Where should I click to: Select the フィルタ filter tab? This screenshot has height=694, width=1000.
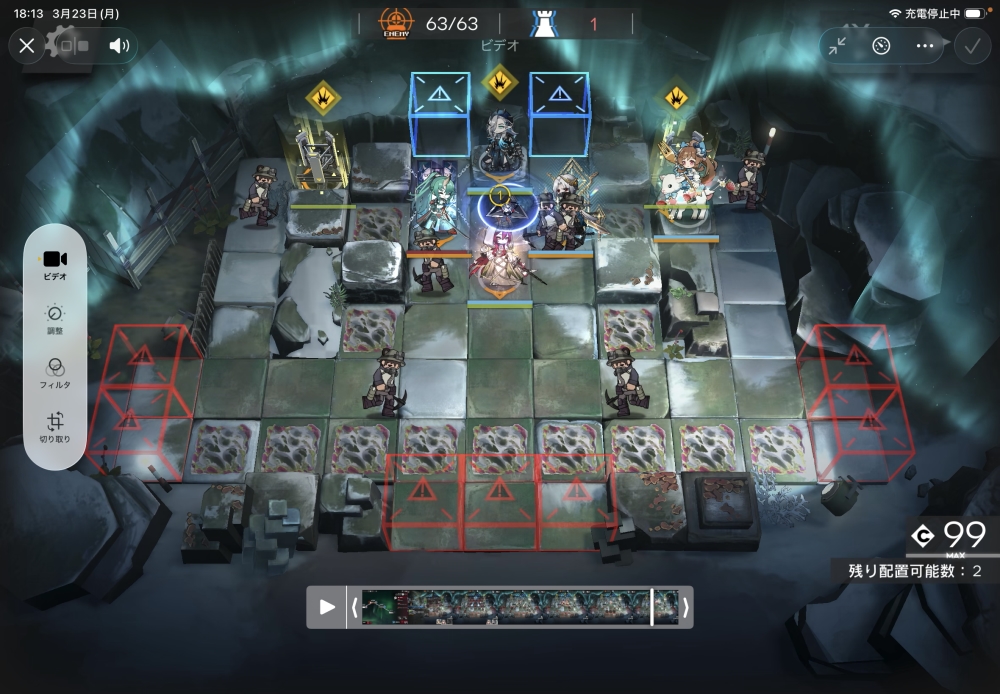[x=55, y=374]
